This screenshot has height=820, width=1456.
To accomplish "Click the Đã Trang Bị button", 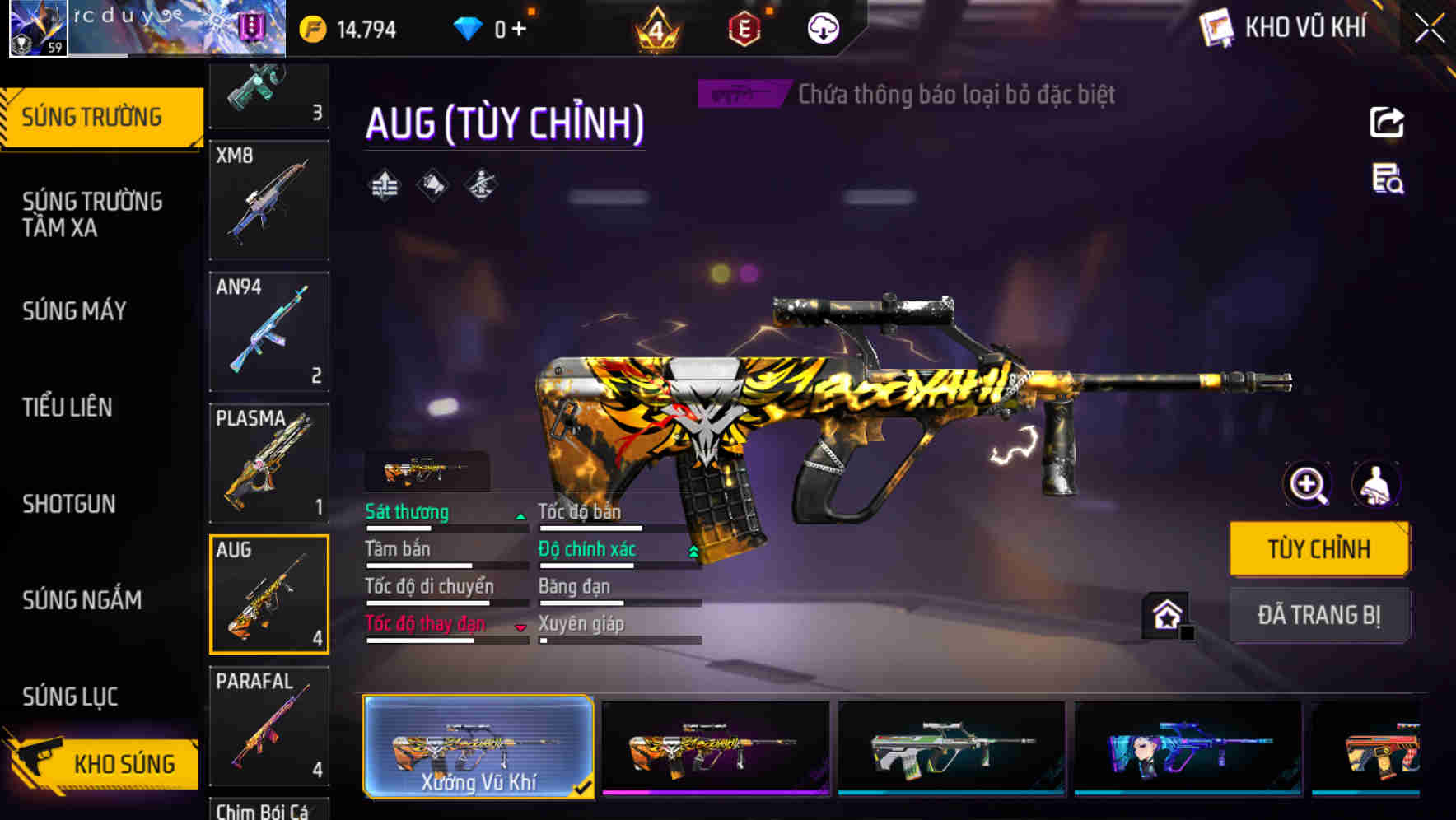I will tap(1319, 615).
